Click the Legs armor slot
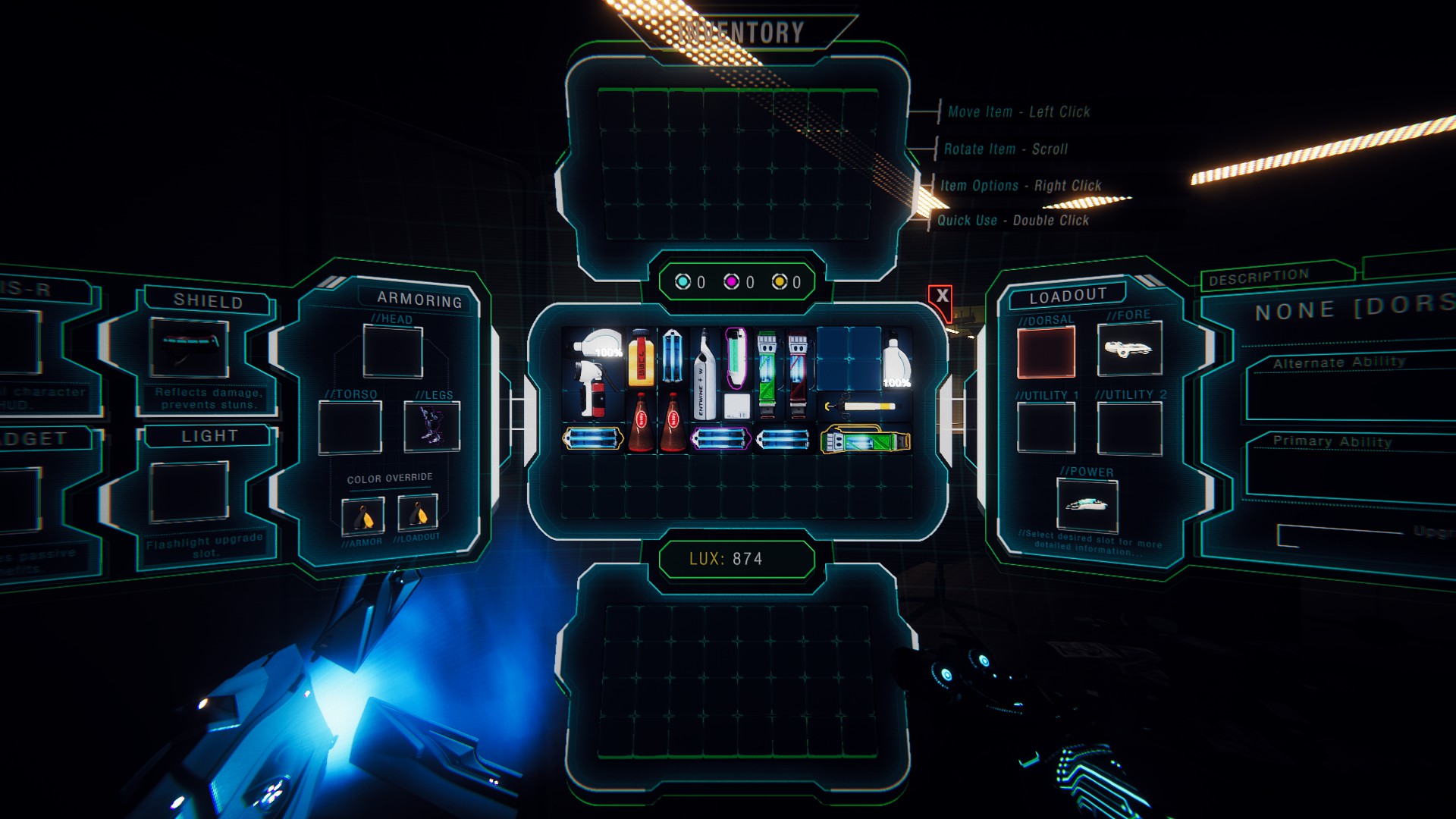Screen dimensions: 1456x819 (431, 427)
